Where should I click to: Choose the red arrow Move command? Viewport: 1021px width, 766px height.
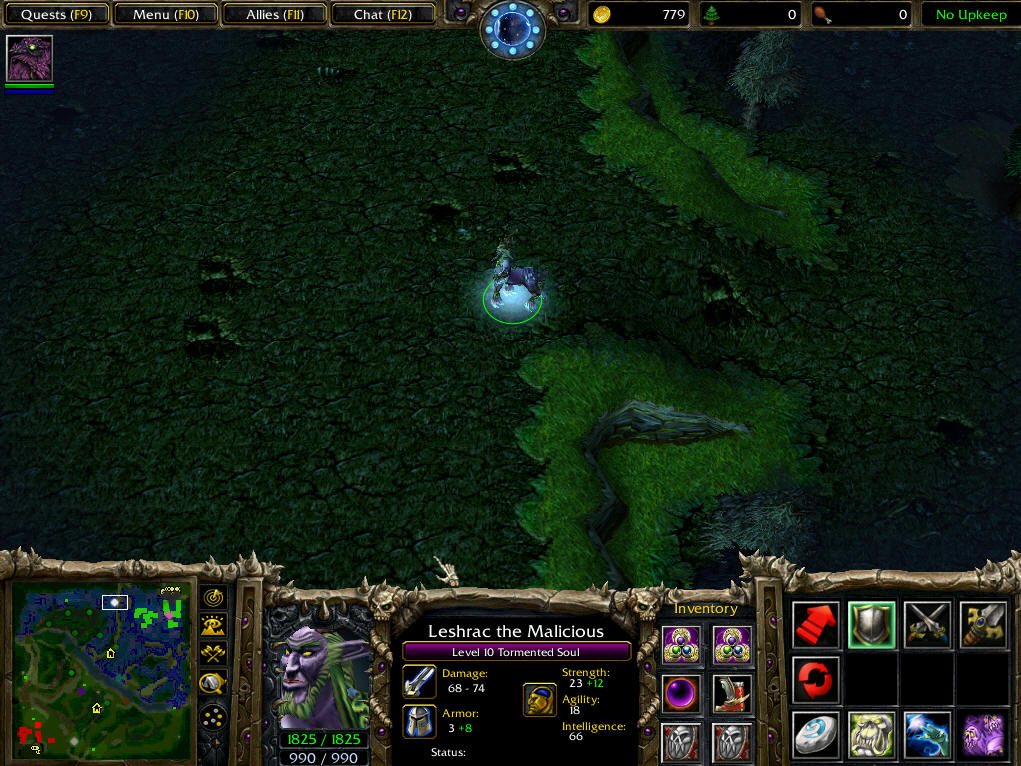pos(815,624)
